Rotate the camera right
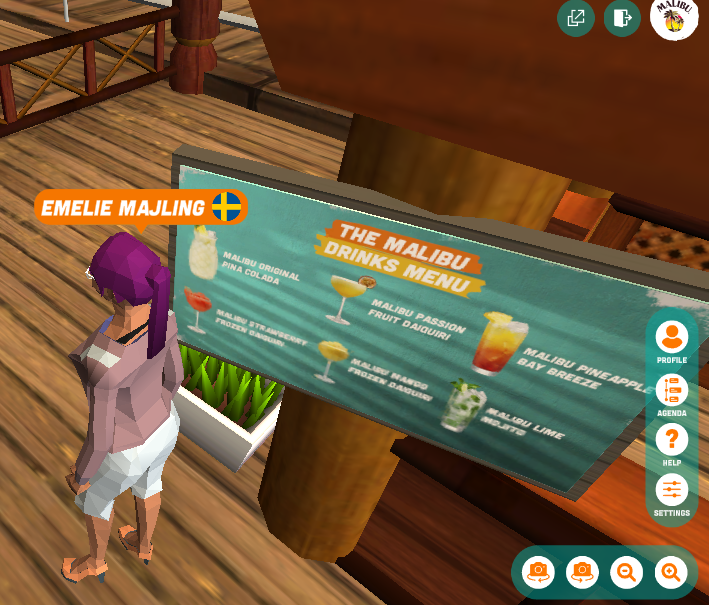Viewport: 709px width, 605px height. pyautogui.click(x=582, y=572)
